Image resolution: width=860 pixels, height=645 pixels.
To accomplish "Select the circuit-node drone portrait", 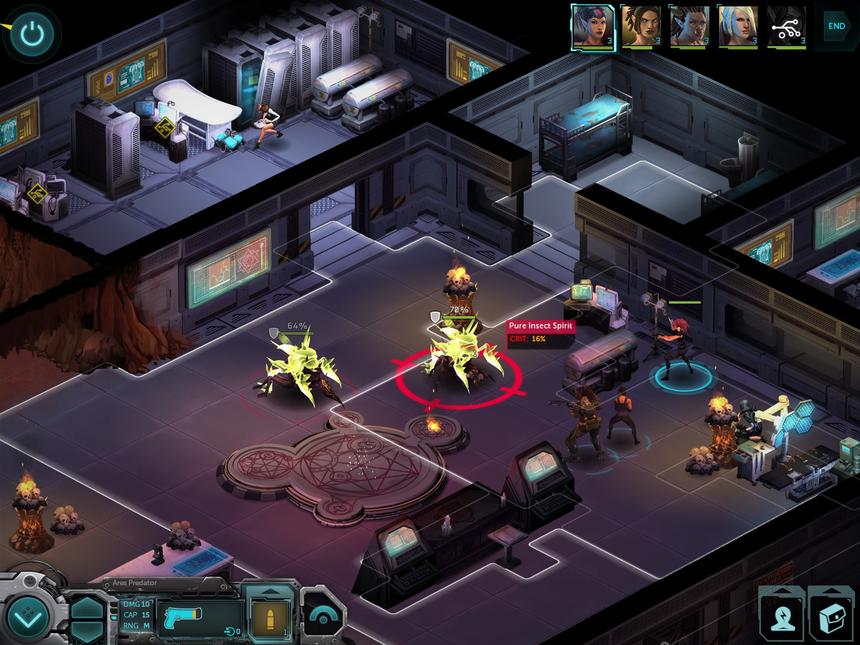I will 786,26.
